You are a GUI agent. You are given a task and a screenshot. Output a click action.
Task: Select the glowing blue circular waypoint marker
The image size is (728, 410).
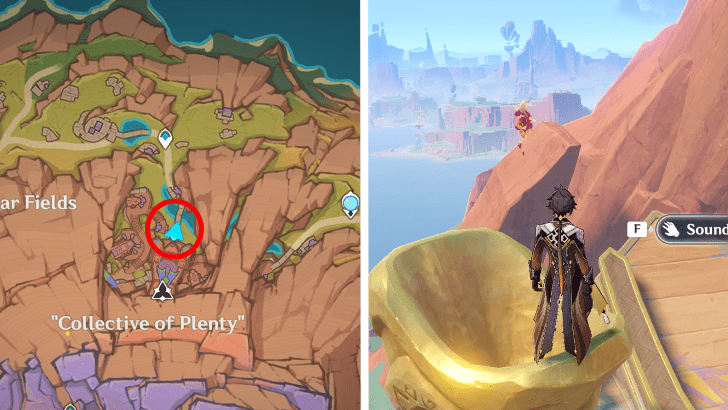click(x=351, y=206)
